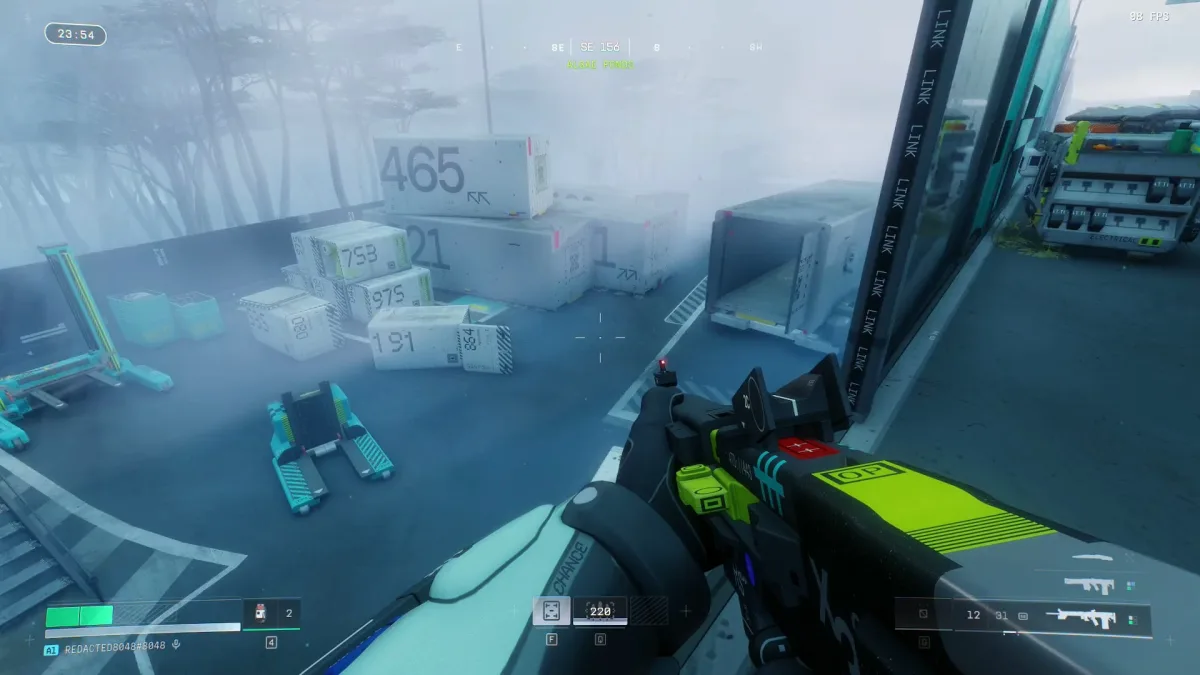Activate the square ability icon
Image resolution: width=1200 pixels, height=675 pixels.
tap(551, 611)
